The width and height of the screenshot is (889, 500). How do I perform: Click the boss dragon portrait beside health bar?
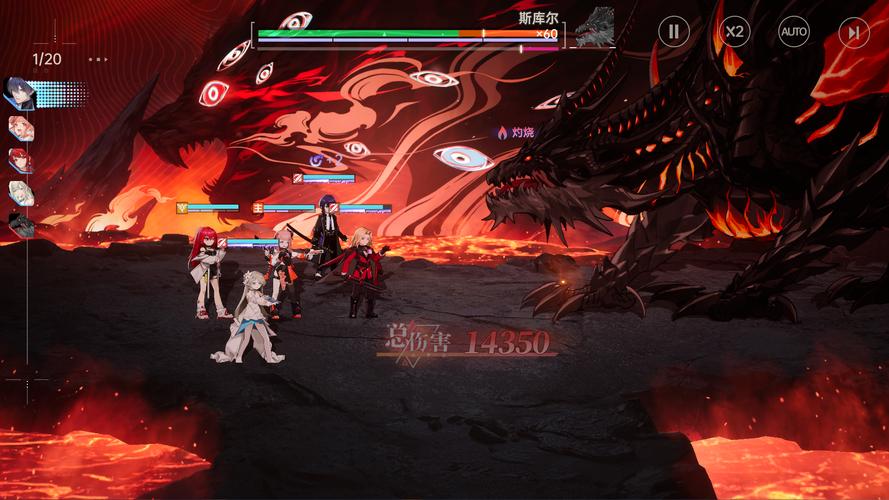(x=595, y=27)
